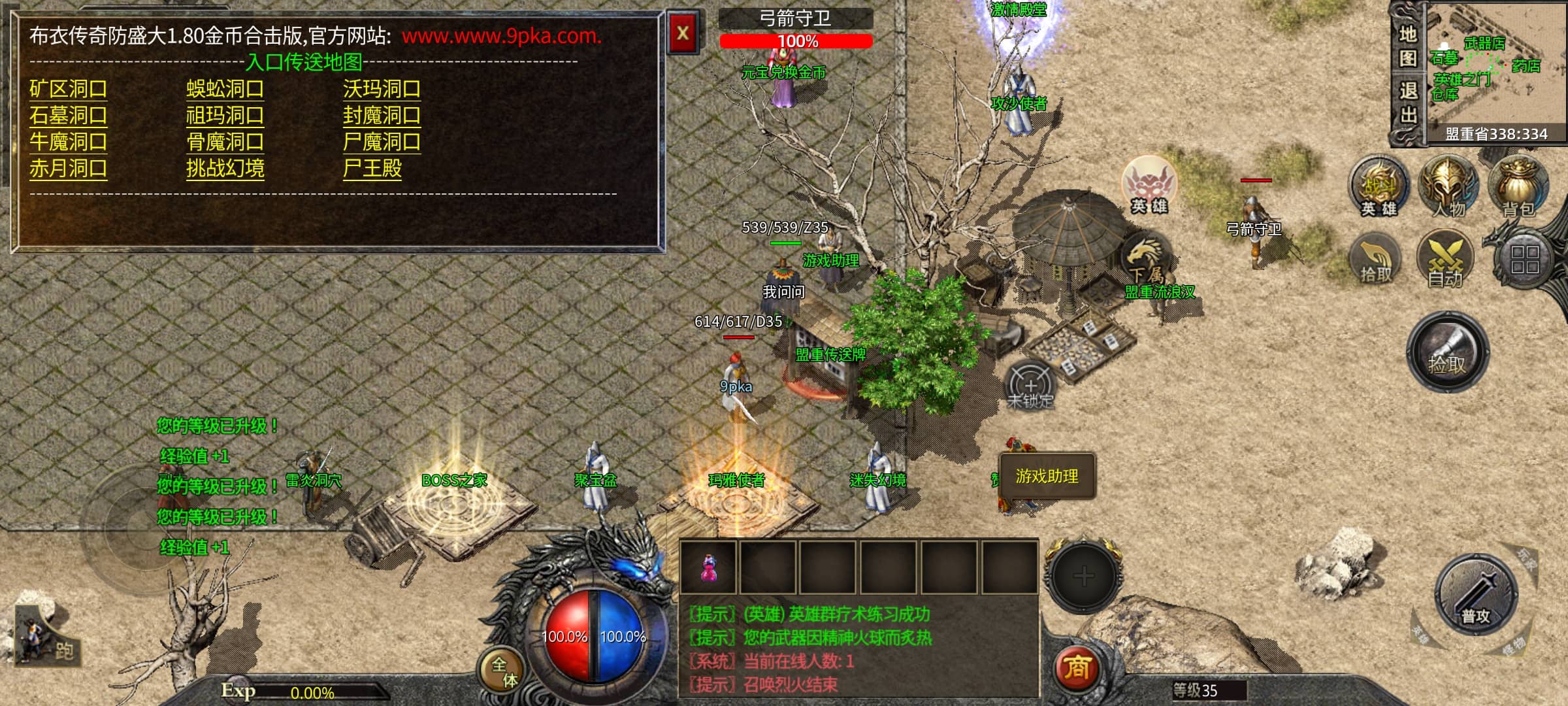Screen dimensions: 1568x706
Task: Teleport to 封魔洞口
Action: click(x=382, y=116)
